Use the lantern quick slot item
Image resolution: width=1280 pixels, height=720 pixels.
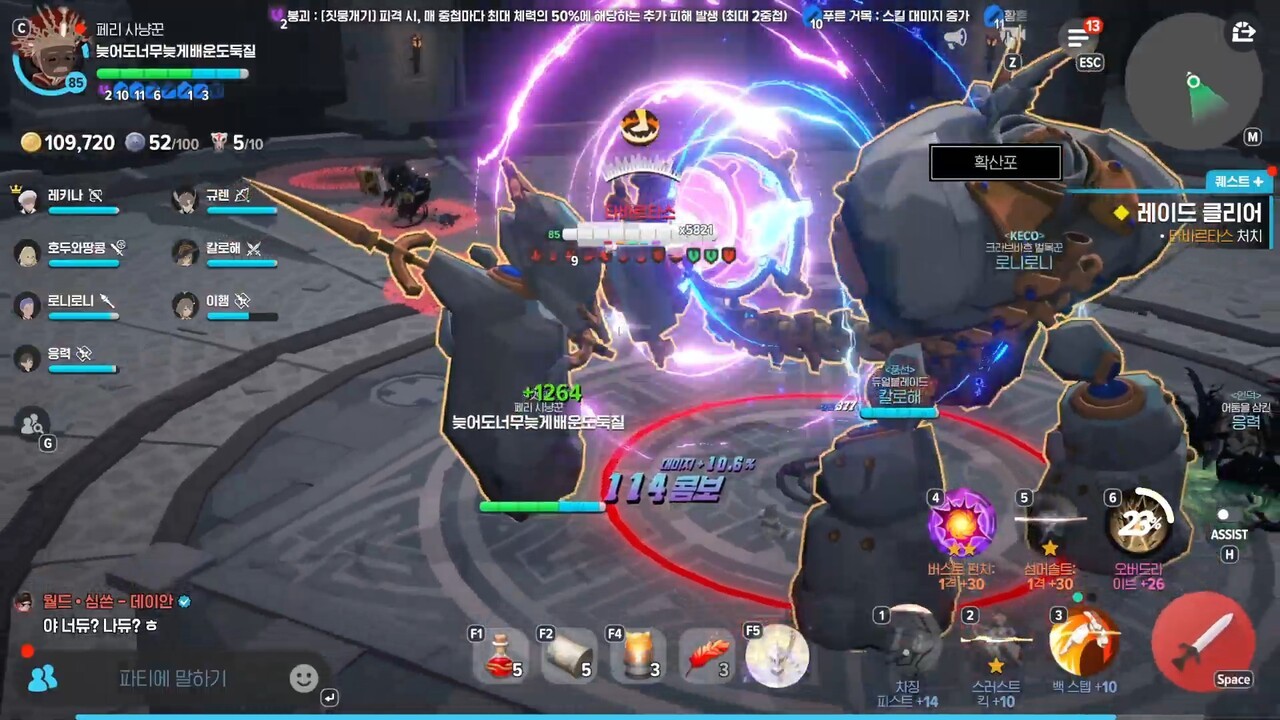point(637,657)
